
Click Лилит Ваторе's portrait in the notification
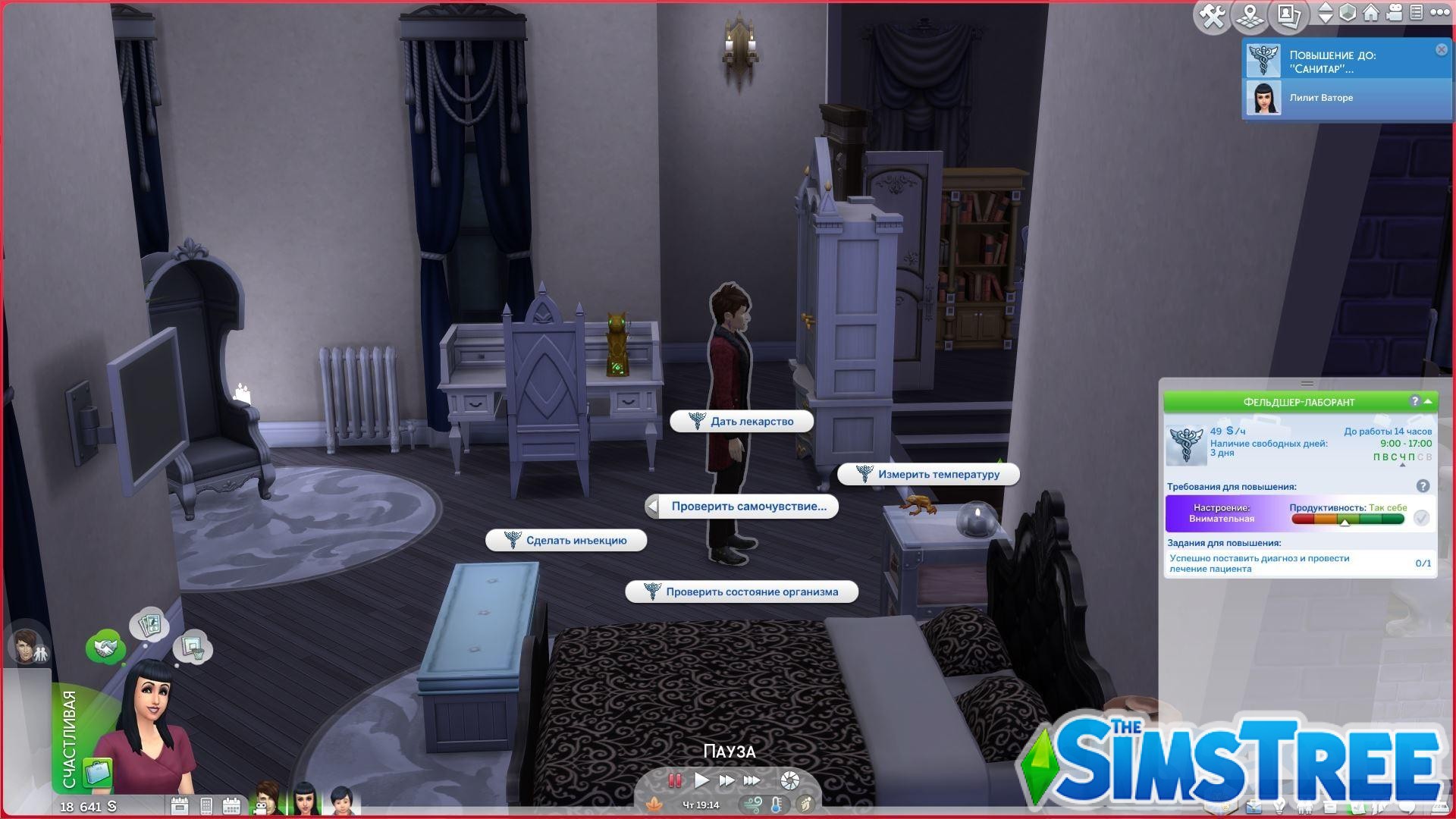(1263, 98)
